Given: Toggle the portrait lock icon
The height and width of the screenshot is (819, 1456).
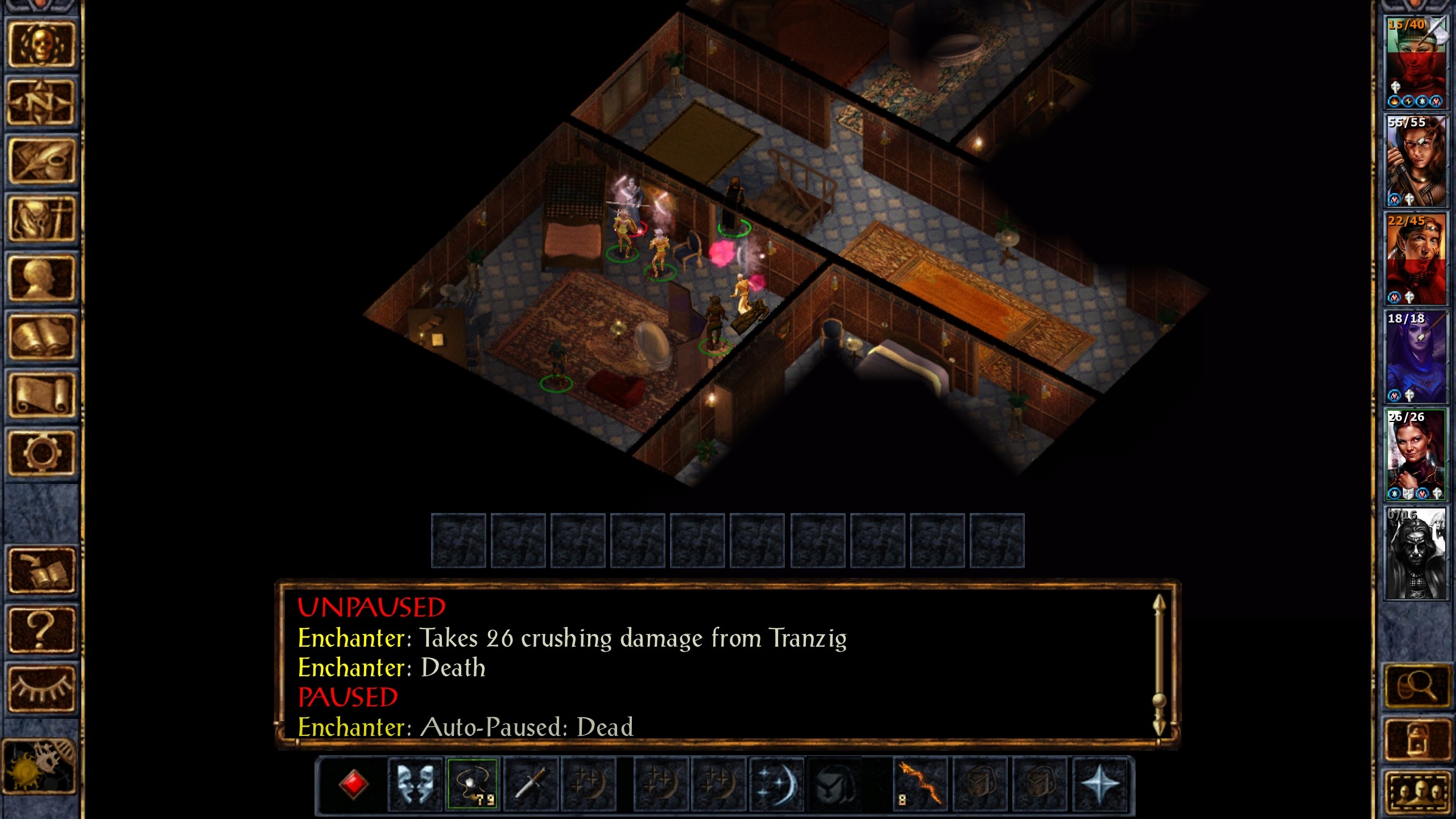Looking at the screenshot, I should click(1417, 738).
